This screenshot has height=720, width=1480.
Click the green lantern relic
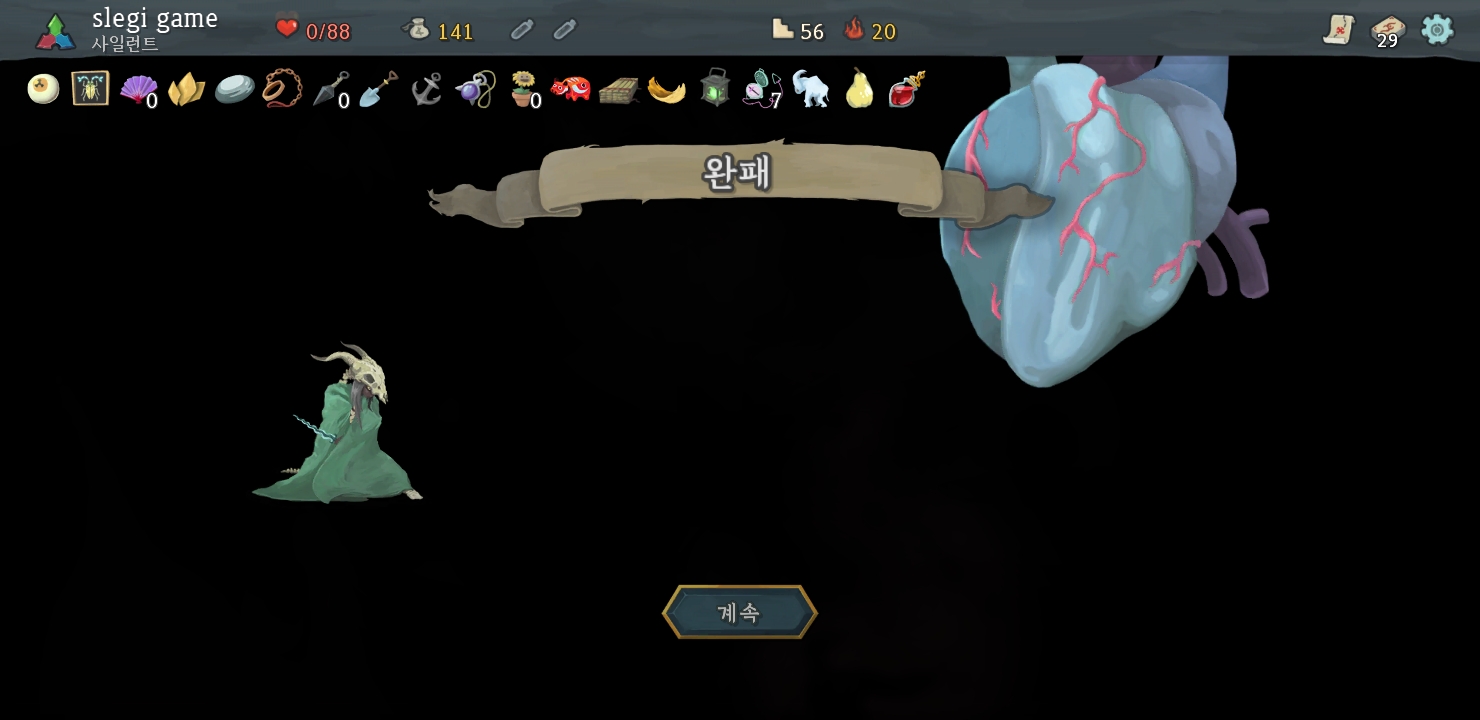tap(714, 89)
